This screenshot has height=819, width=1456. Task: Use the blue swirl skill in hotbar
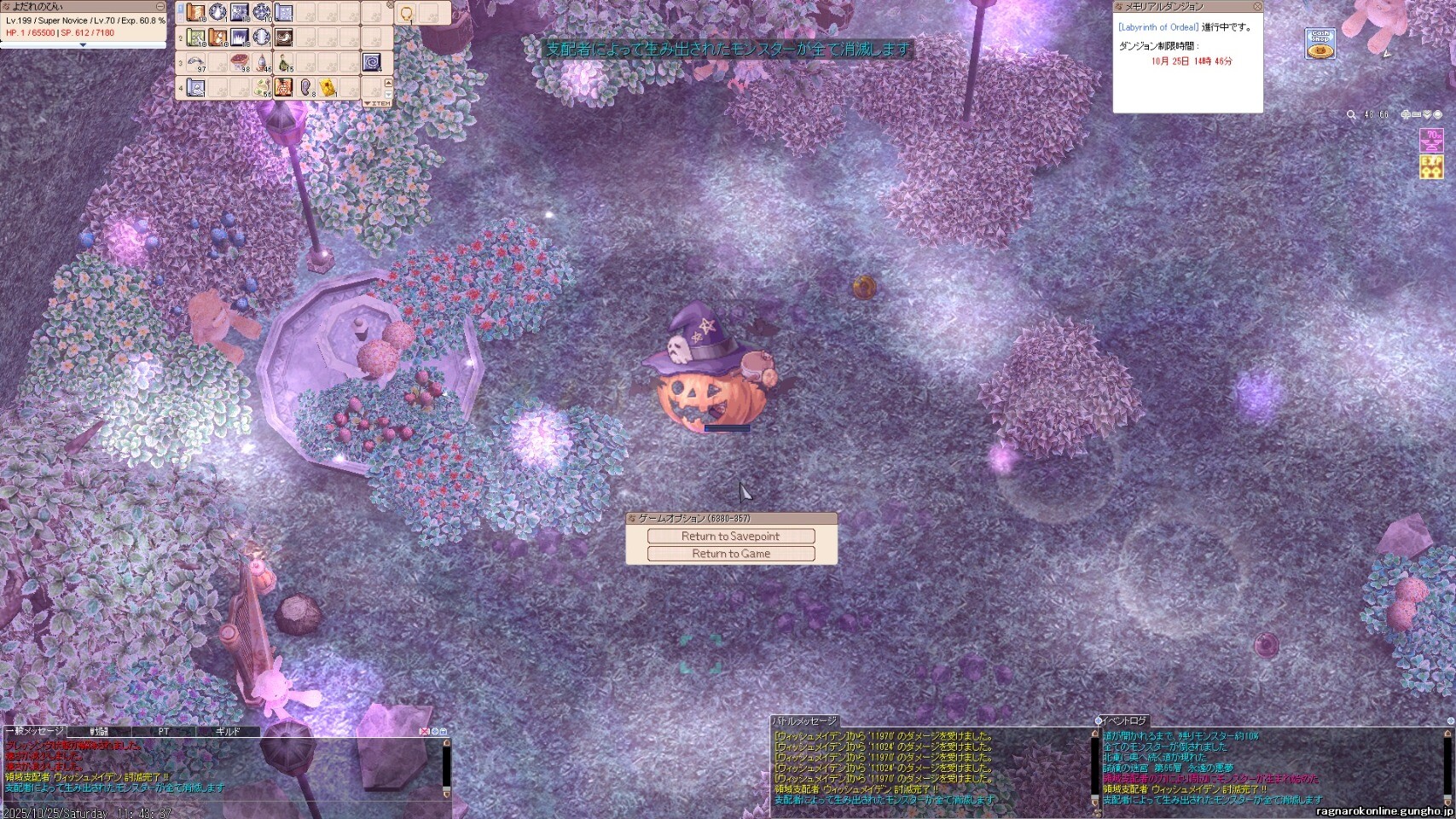(x=372, y=62)
